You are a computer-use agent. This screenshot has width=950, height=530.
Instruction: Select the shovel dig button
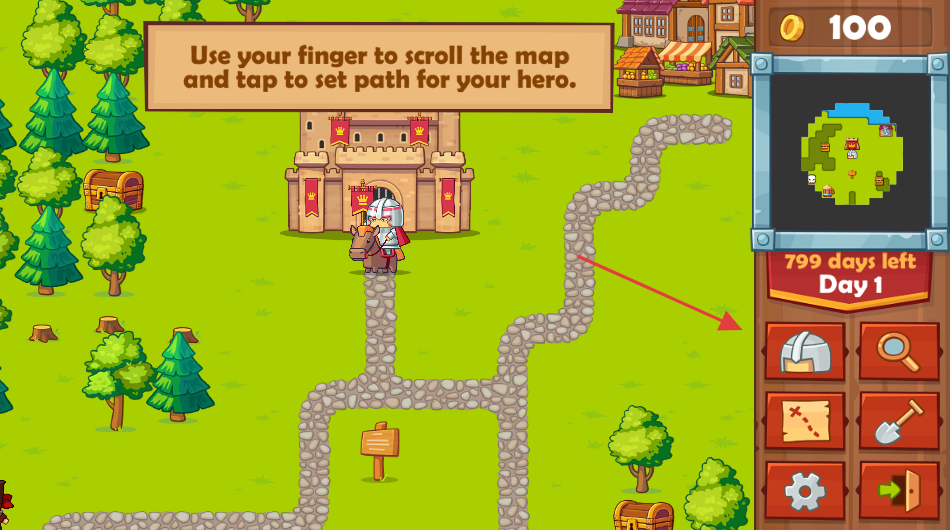(899, 421)
